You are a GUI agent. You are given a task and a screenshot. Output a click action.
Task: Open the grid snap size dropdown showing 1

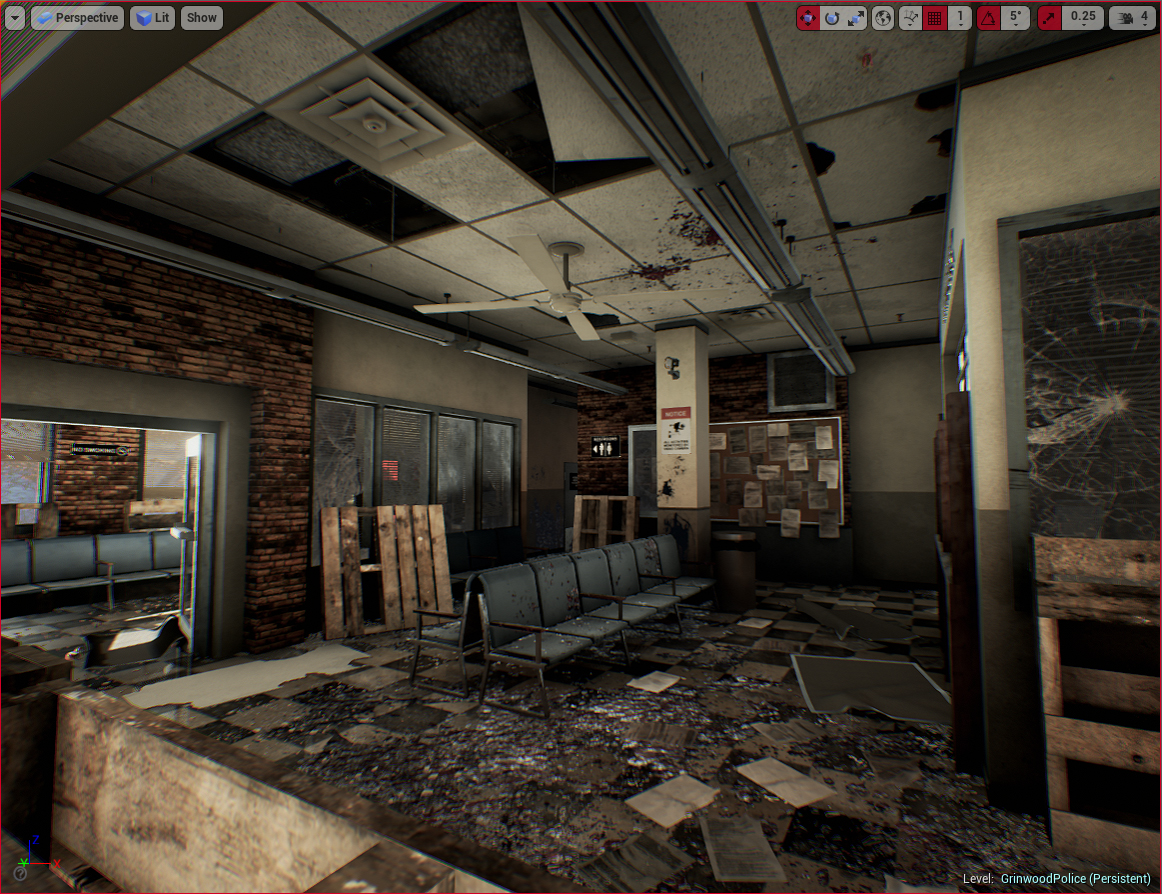click(960, 17)
